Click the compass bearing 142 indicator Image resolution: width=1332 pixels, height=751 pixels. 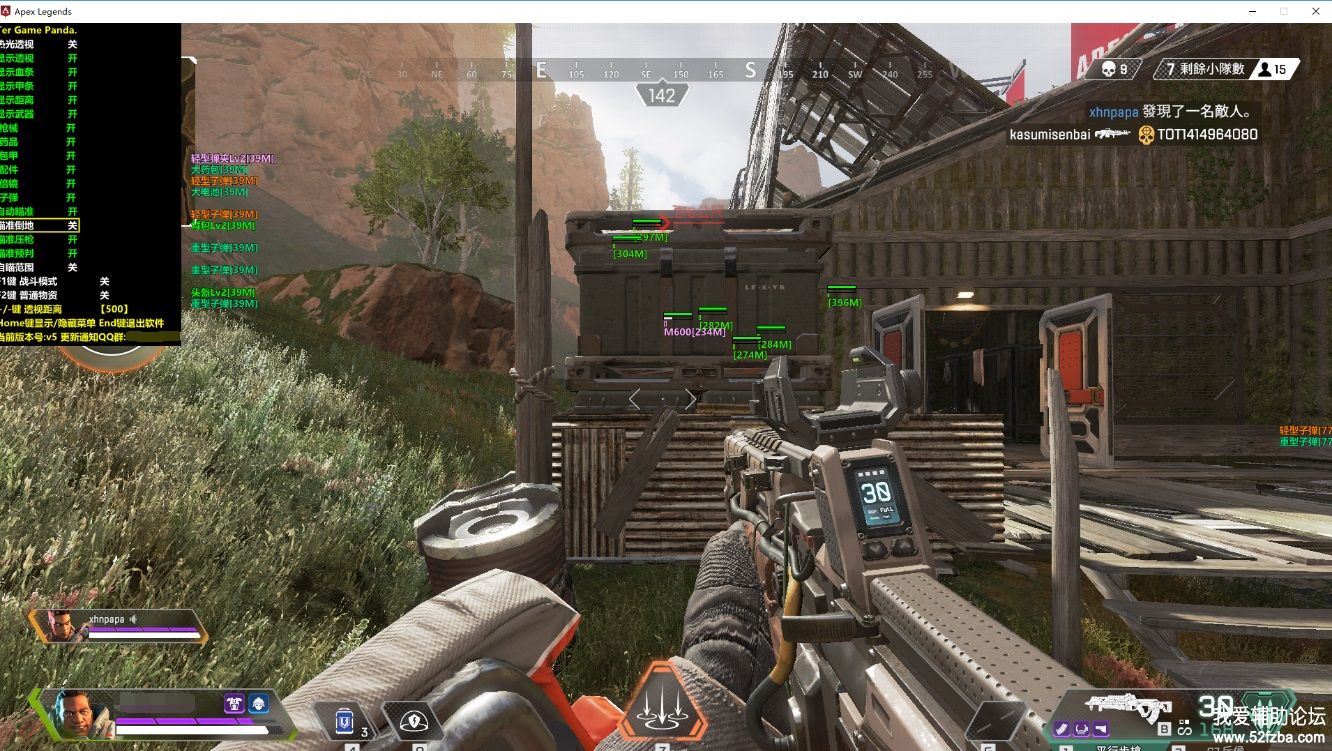point(661,96)
